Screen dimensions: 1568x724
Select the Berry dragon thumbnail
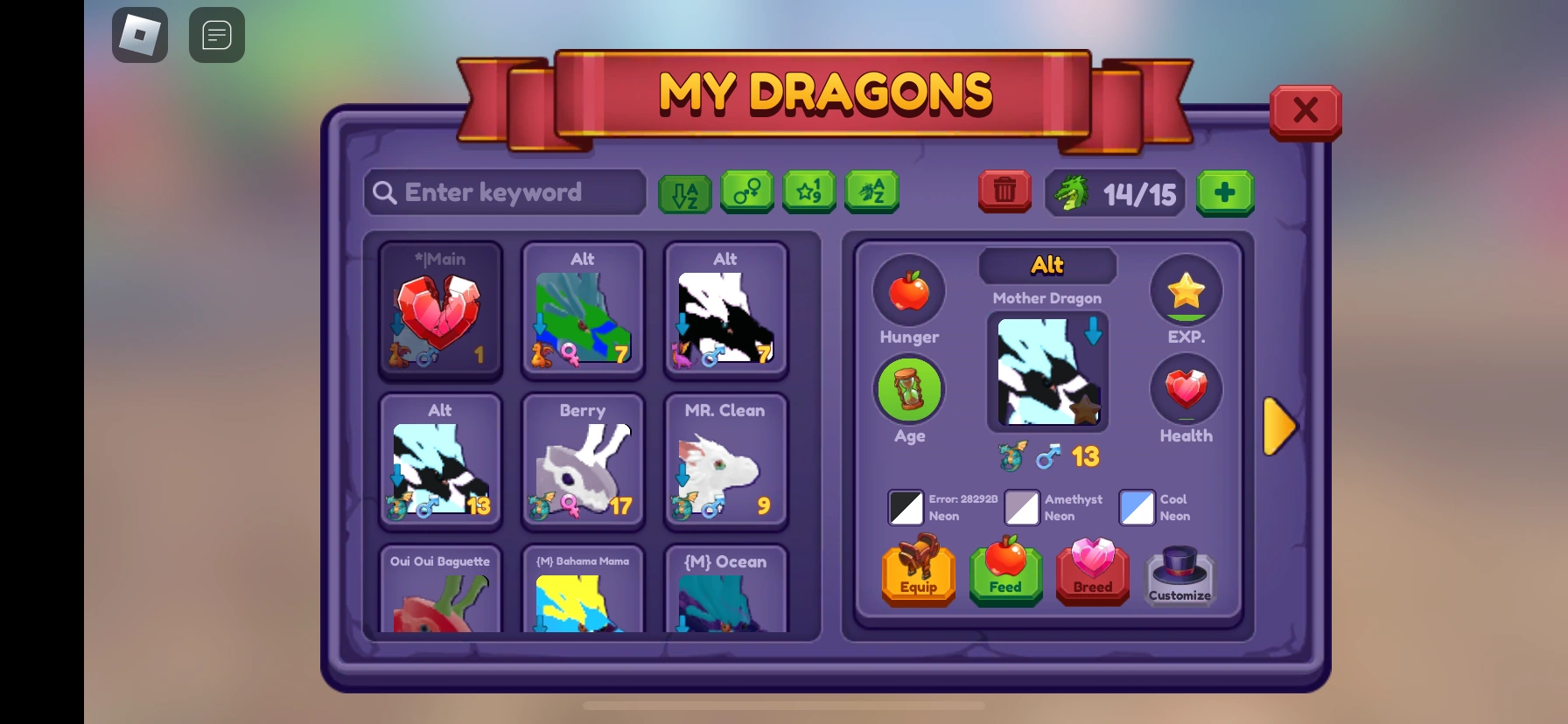click(583, 462)
